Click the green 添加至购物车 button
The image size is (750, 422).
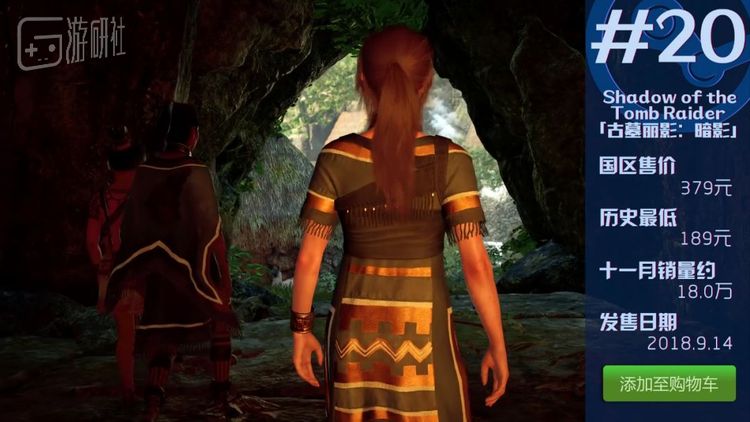(x=668, y=384)
